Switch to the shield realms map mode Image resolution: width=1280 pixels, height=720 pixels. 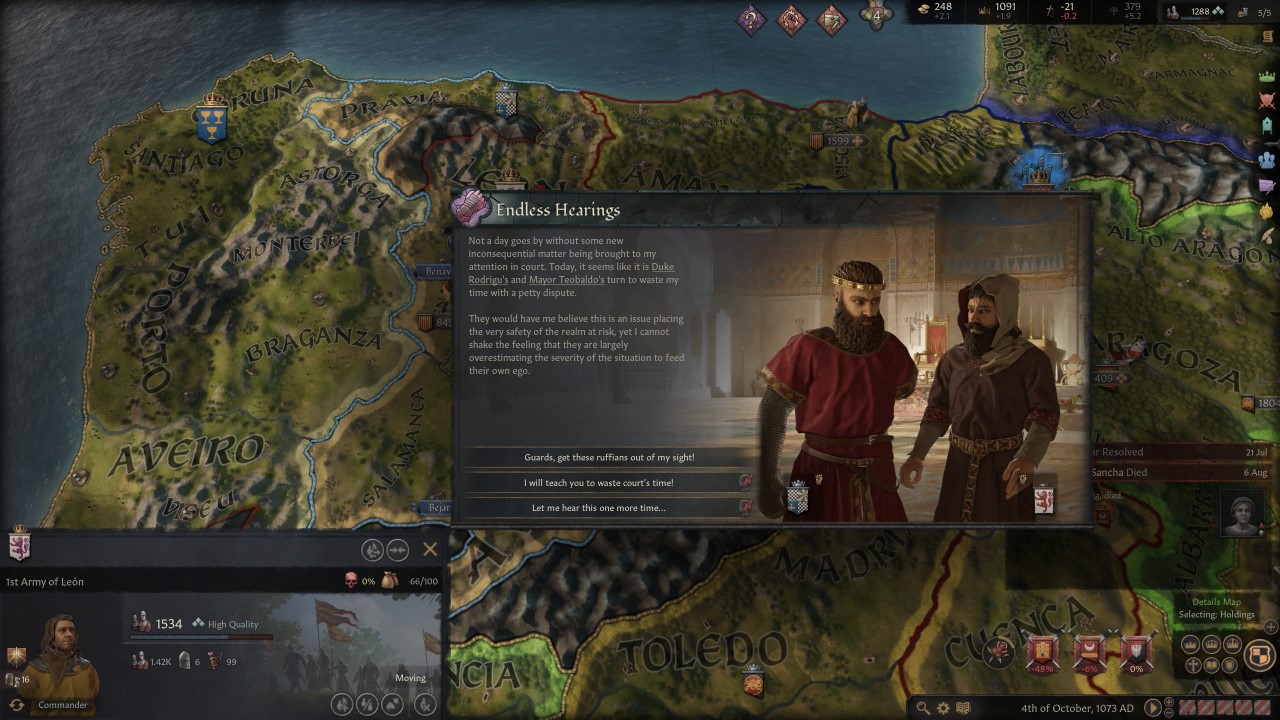[1259, 655]
